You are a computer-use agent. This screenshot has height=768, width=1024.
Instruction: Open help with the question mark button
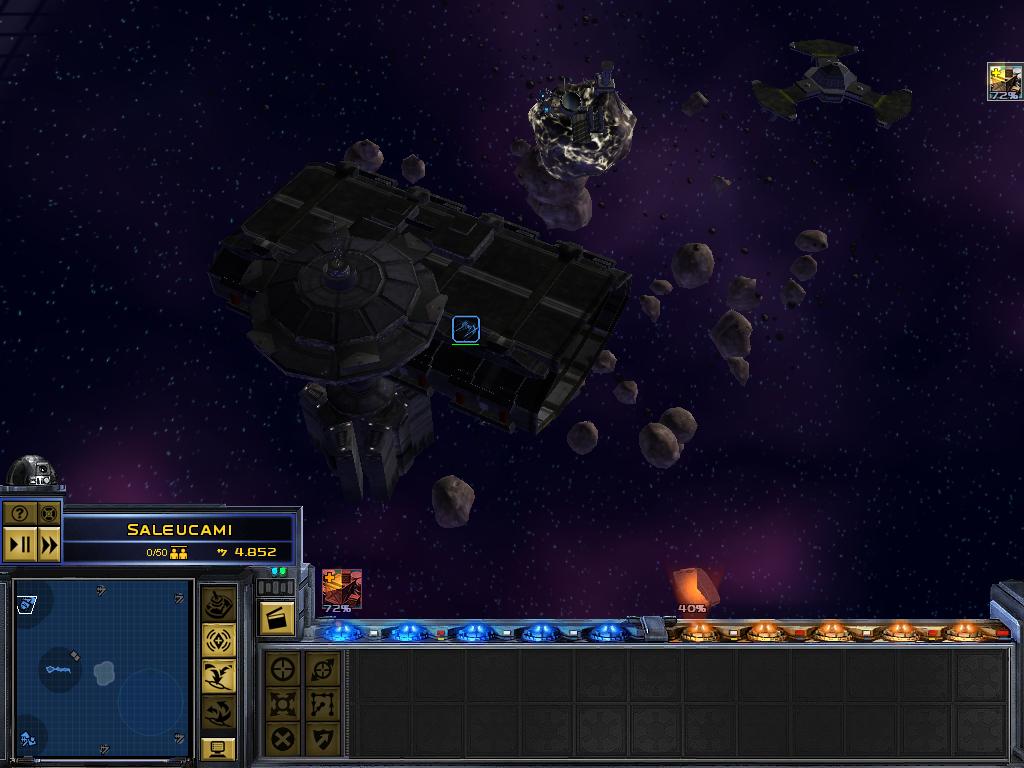click(20, 514)
